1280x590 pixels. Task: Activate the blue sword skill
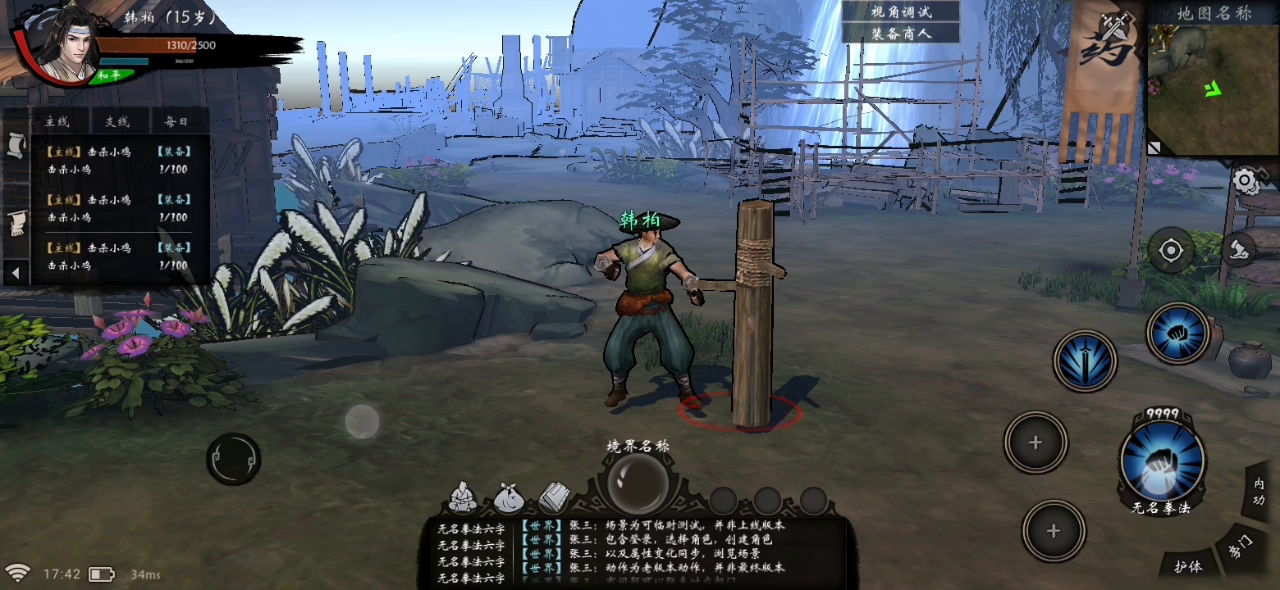point(1085,361)
